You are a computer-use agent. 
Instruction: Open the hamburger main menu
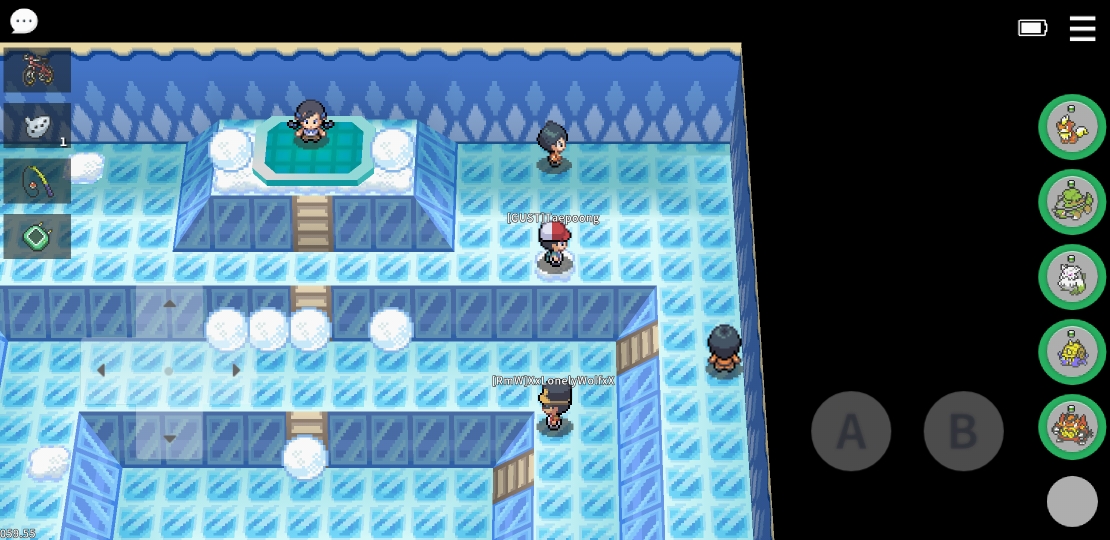click(x=1082, y=28)
